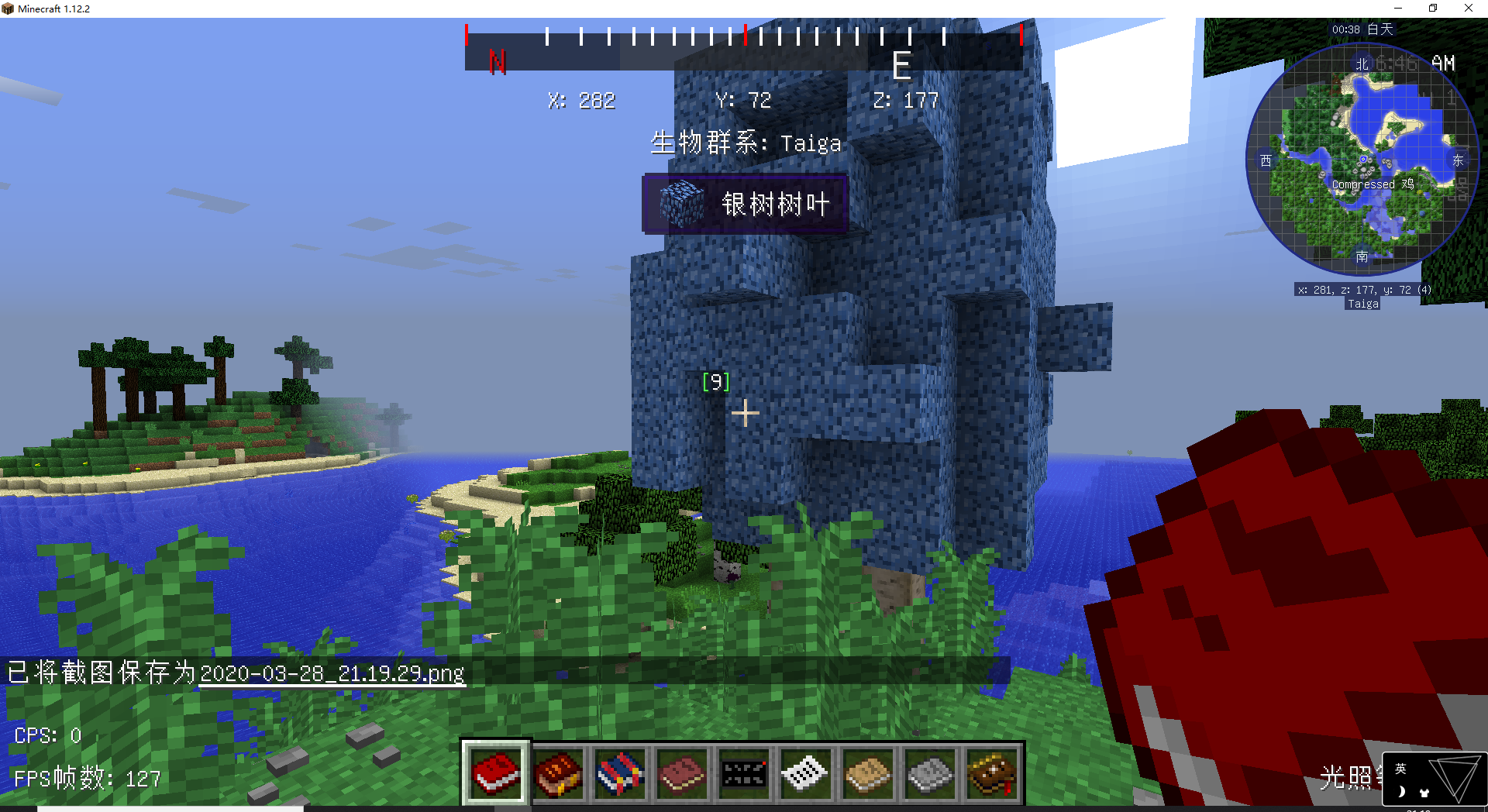This screenshot has width=1488, height=812.
Task: Open the saved screenshot file link in chat
Action: pos(332,673)
